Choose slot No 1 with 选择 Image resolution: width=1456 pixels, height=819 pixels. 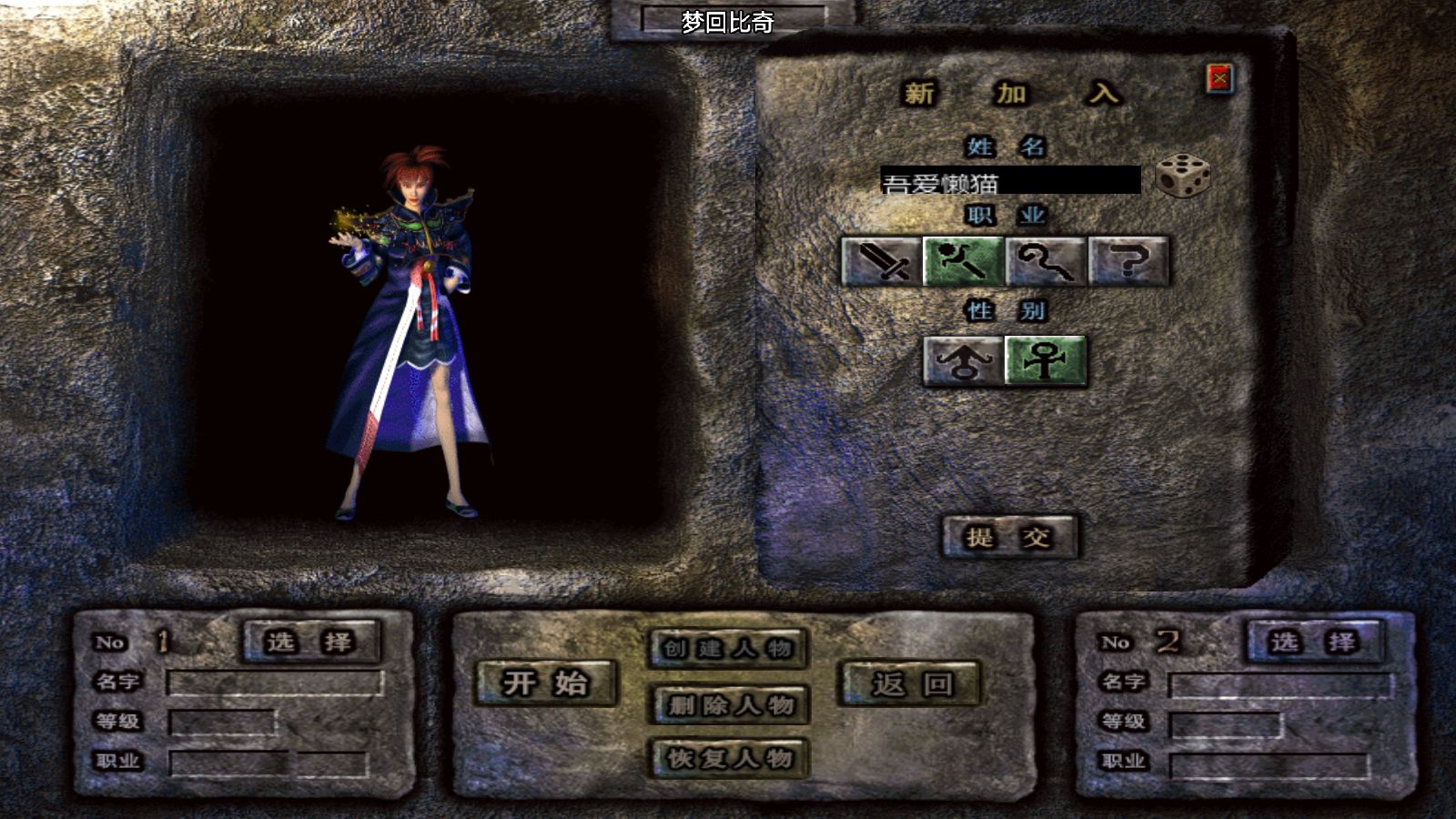(310, 642)
